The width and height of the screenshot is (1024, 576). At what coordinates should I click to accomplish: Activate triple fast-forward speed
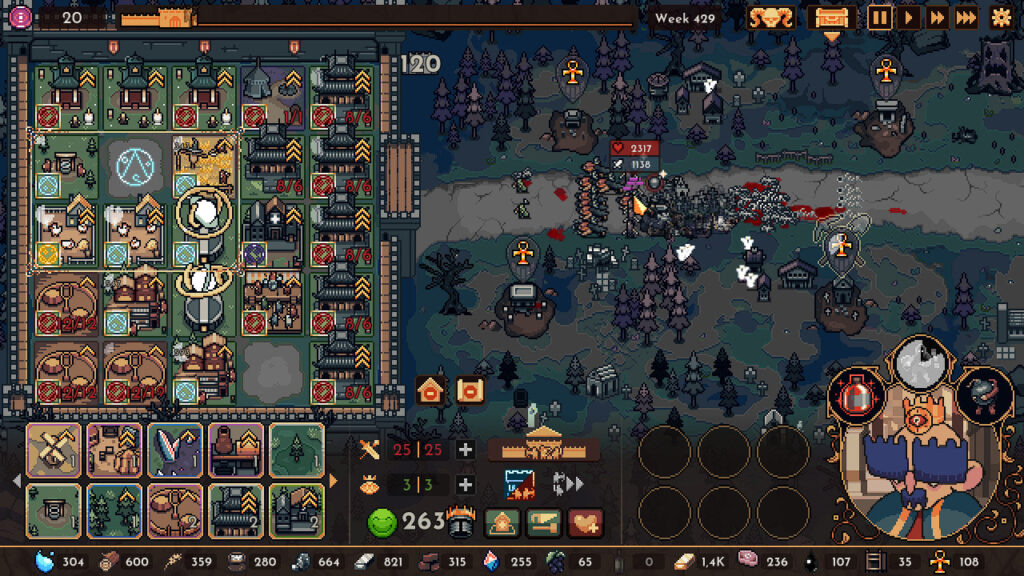966,17
